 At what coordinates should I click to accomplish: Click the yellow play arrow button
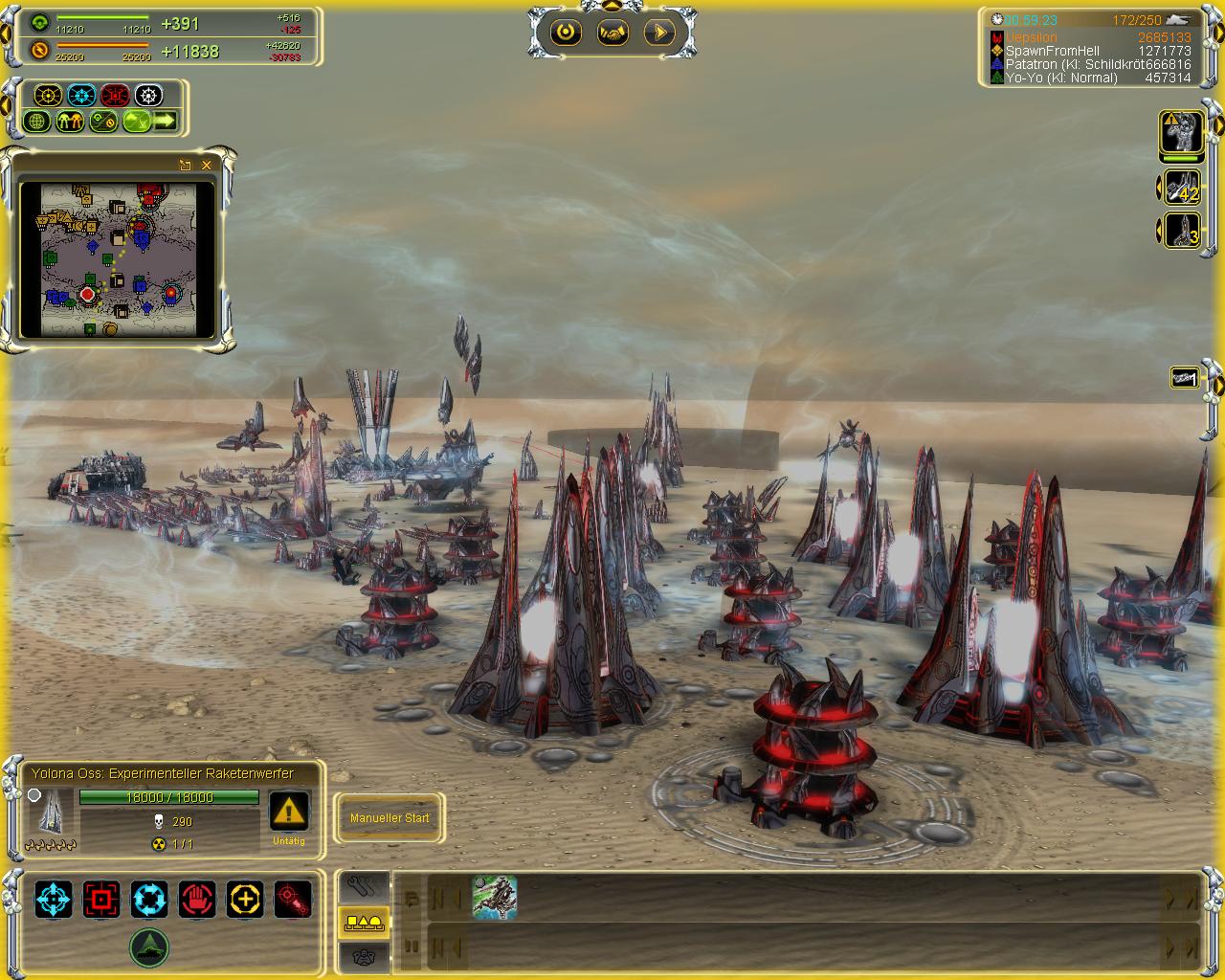pos(659,33)
